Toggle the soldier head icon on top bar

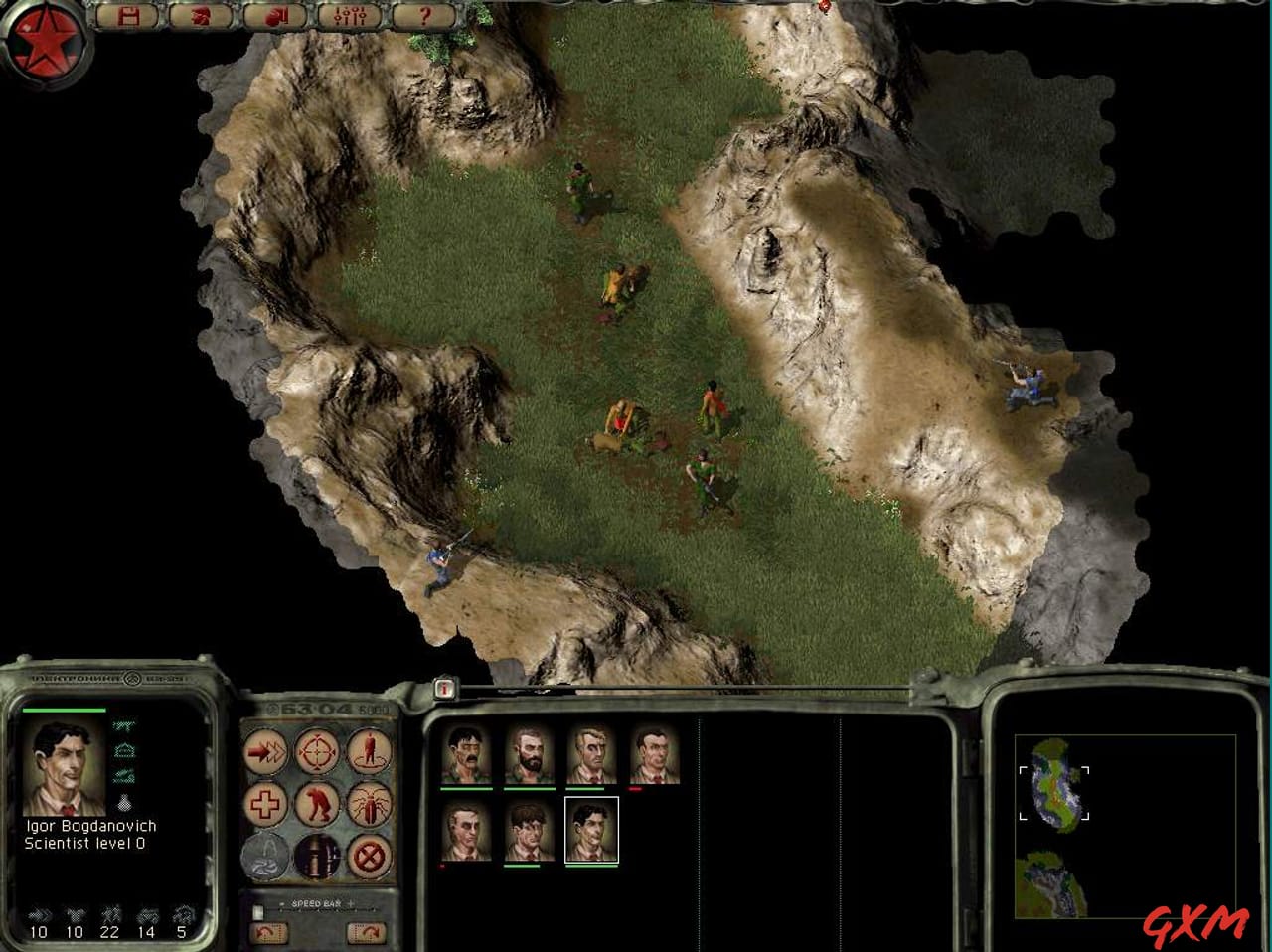202,16
